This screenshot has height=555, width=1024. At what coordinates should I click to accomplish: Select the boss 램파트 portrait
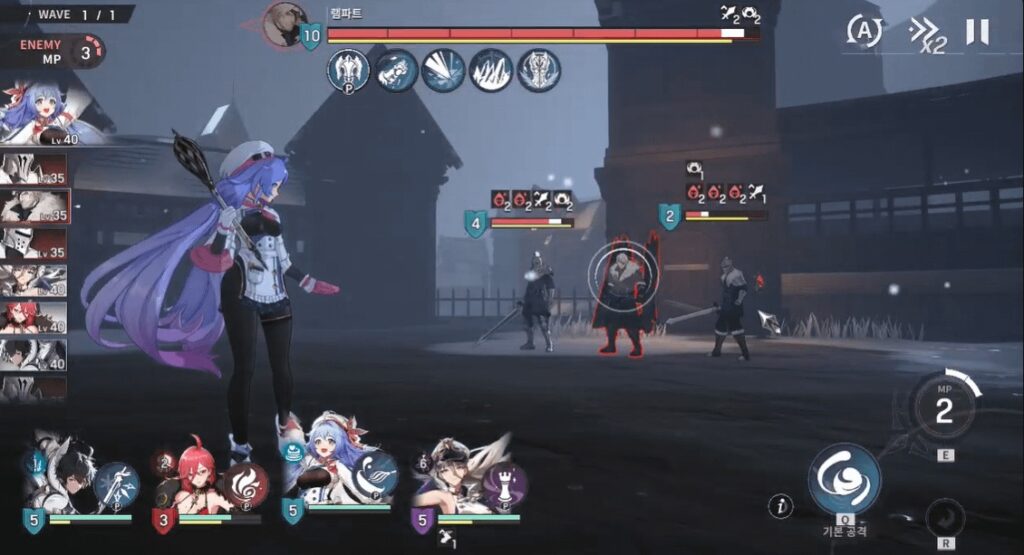tap(286, 24)
